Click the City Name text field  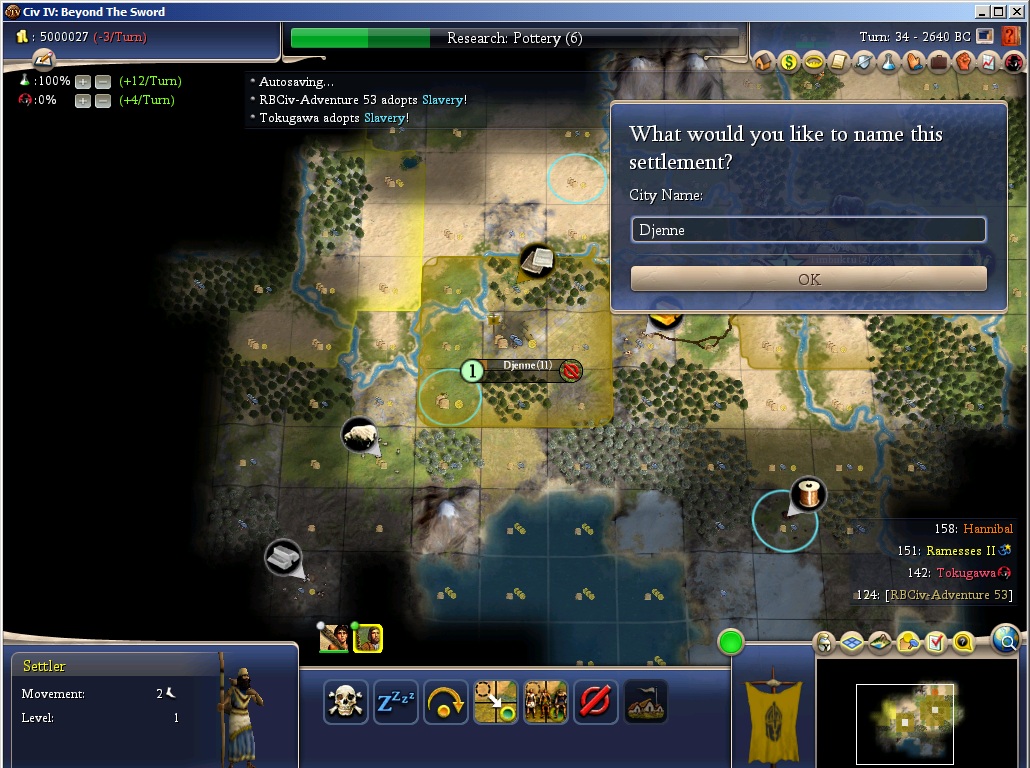point(808,230)
